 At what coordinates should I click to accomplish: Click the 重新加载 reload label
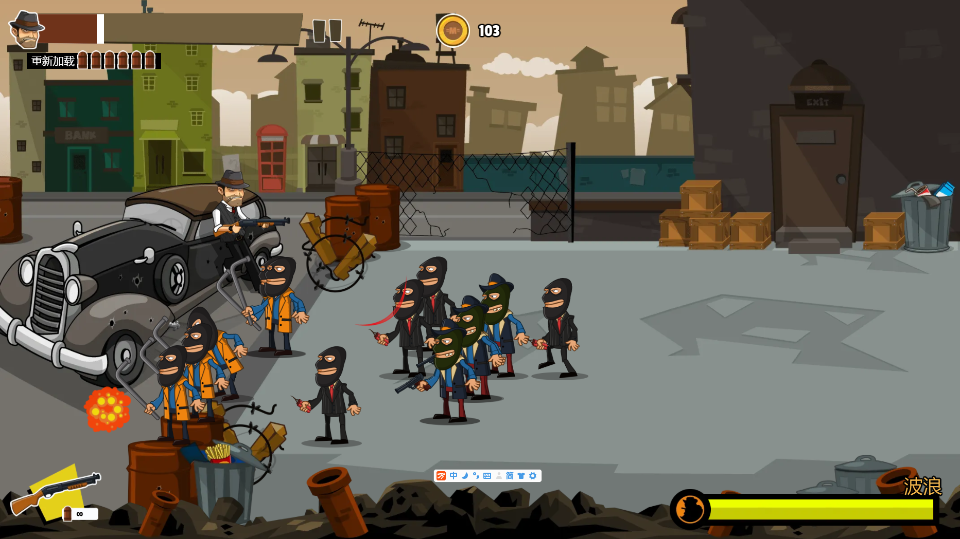coord(53,61)
